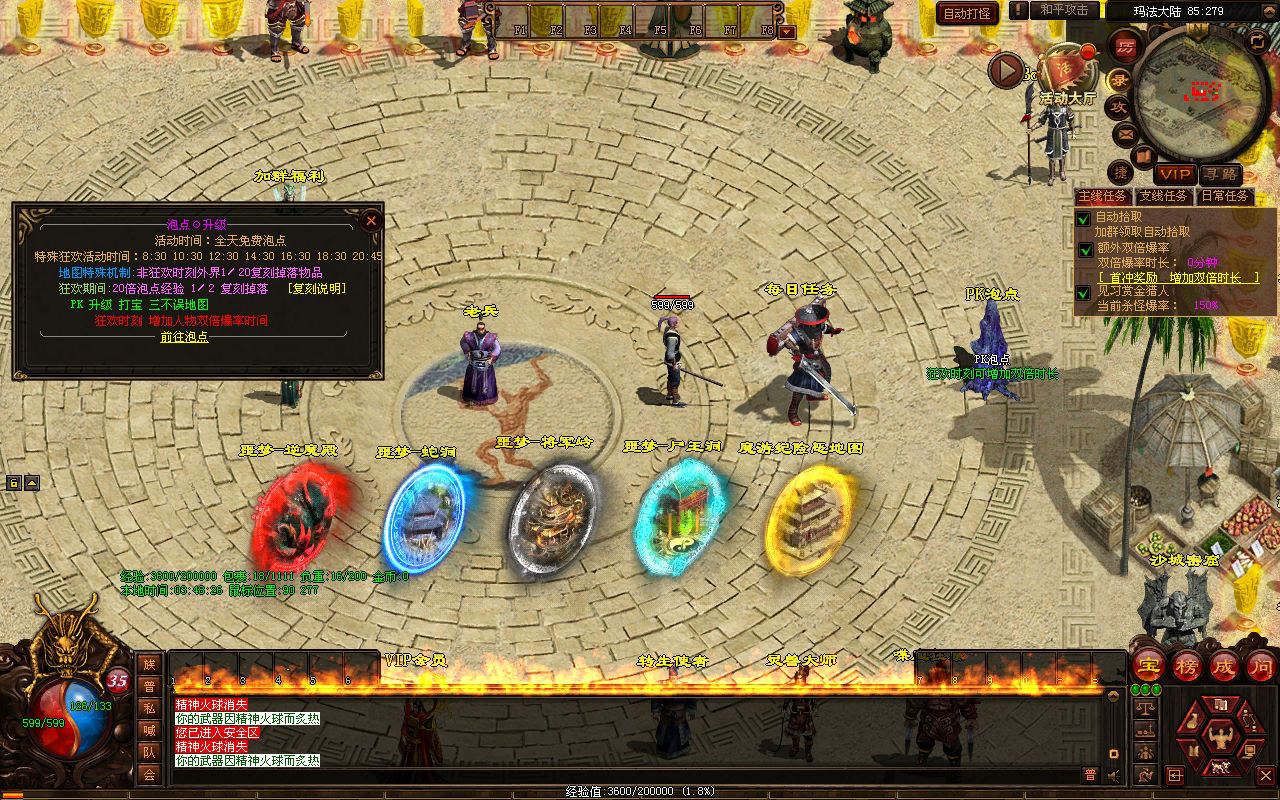Image resolution: width=1280 pixels, height=800 pixels.
Task: Select the 私 private chat channel
Action: 149,707
